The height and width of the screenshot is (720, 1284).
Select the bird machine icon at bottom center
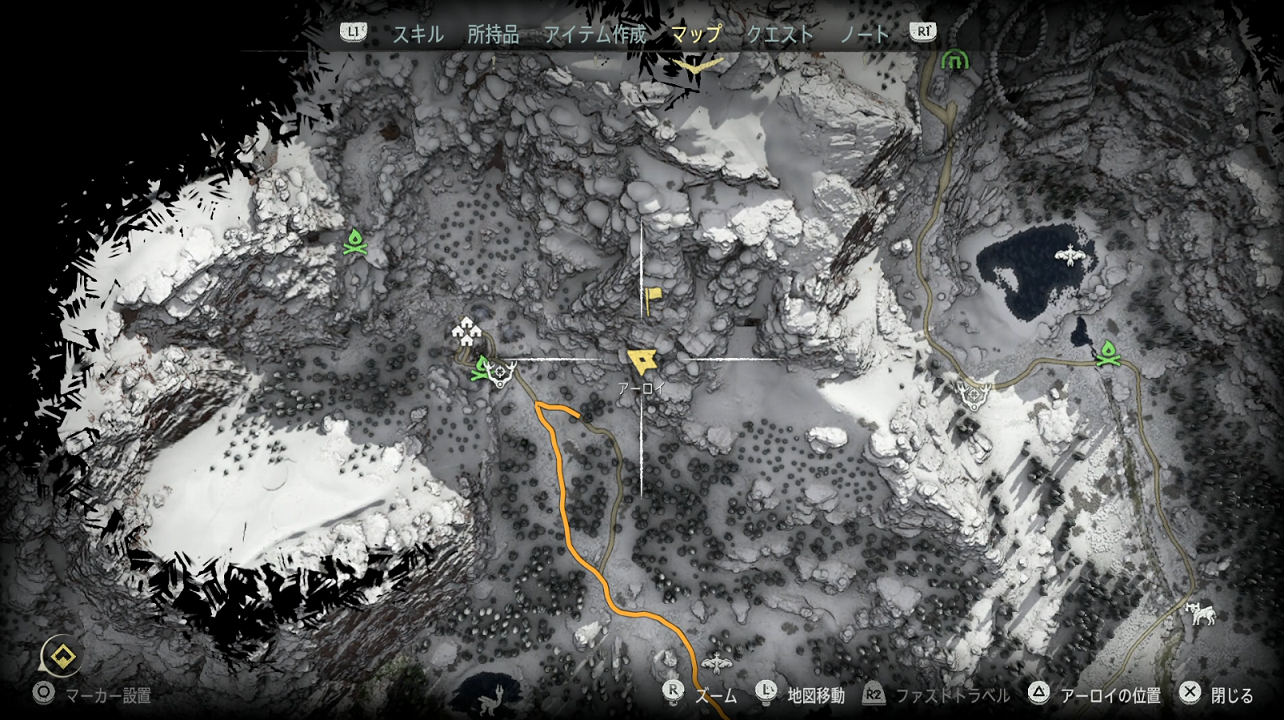click(x=717, y=662)
